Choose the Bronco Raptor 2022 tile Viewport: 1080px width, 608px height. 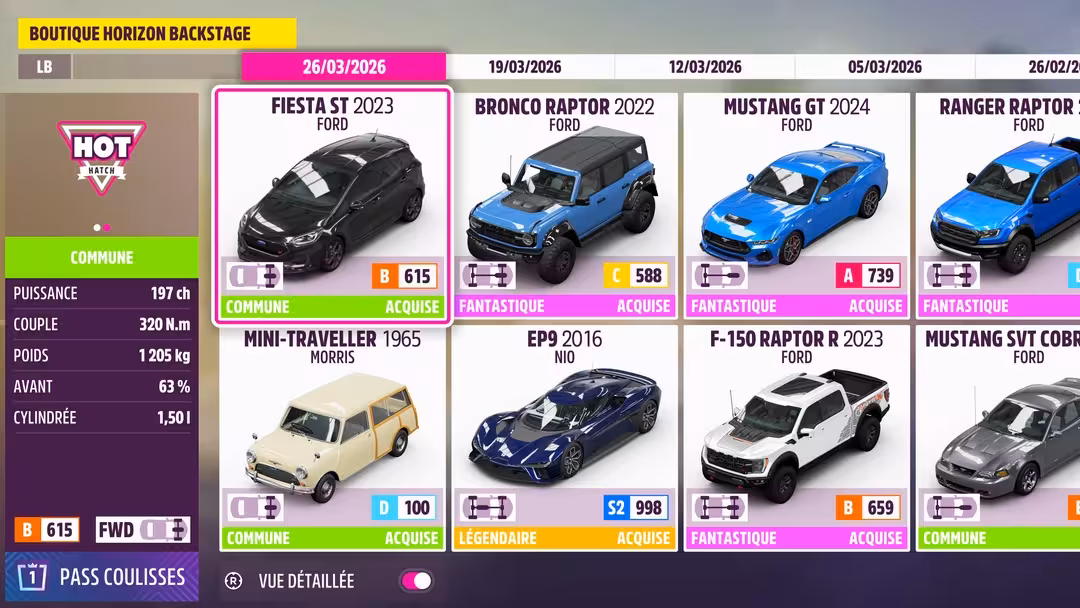(x=564, y=205)
